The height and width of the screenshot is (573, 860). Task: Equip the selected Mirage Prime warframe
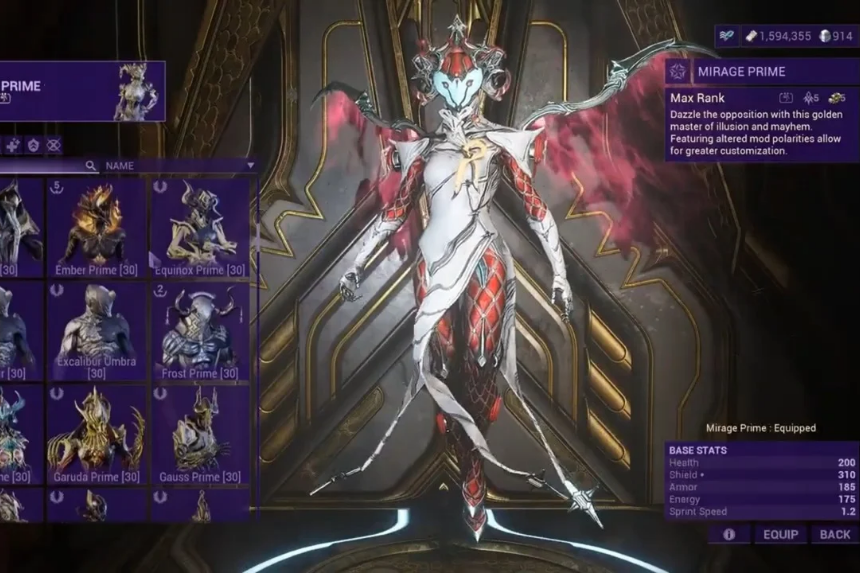pos(781,535)
